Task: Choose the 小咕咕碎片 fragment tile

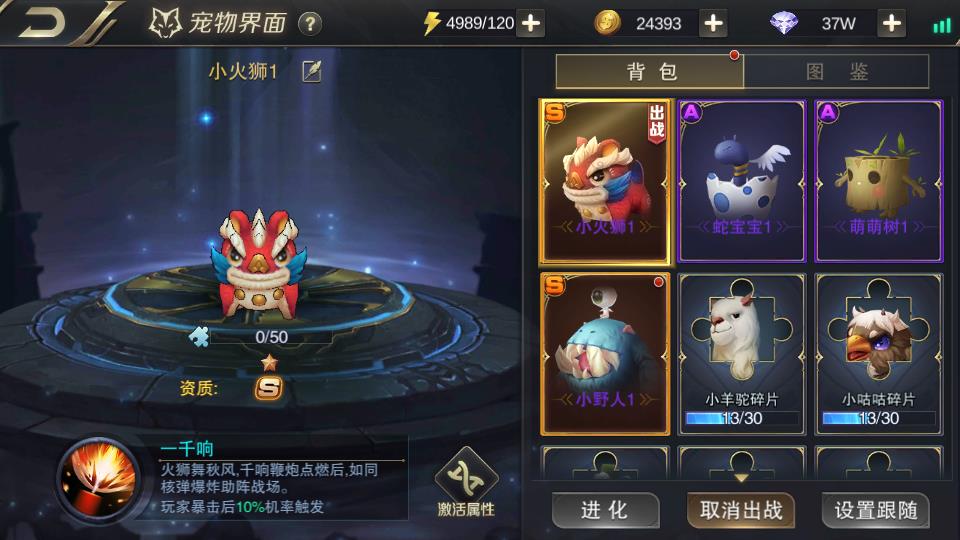Action: tap(878, 354)
